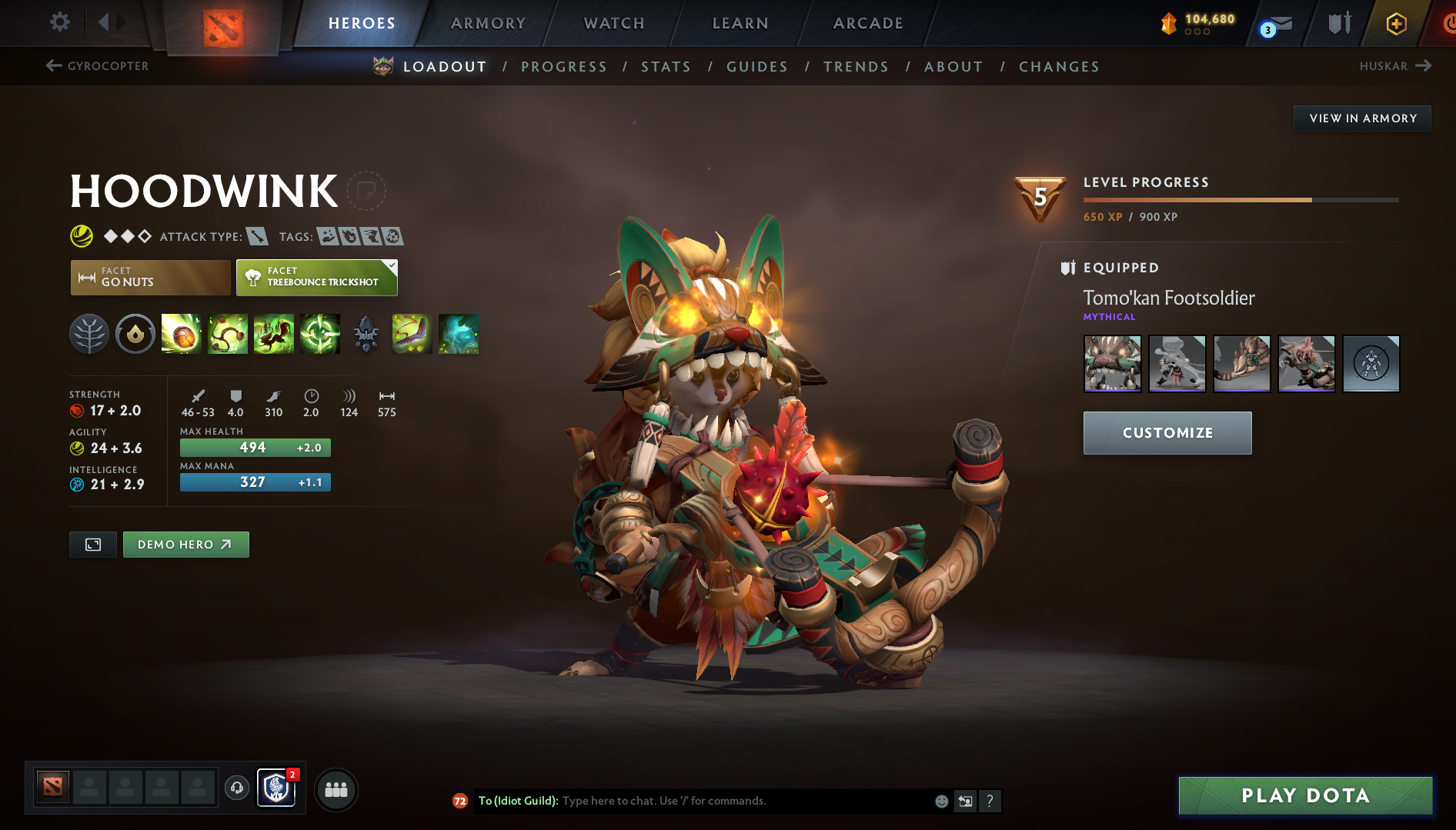1456x830 pixels.
Task: Switch to the STATS tab
Action: tap(666, 67)
